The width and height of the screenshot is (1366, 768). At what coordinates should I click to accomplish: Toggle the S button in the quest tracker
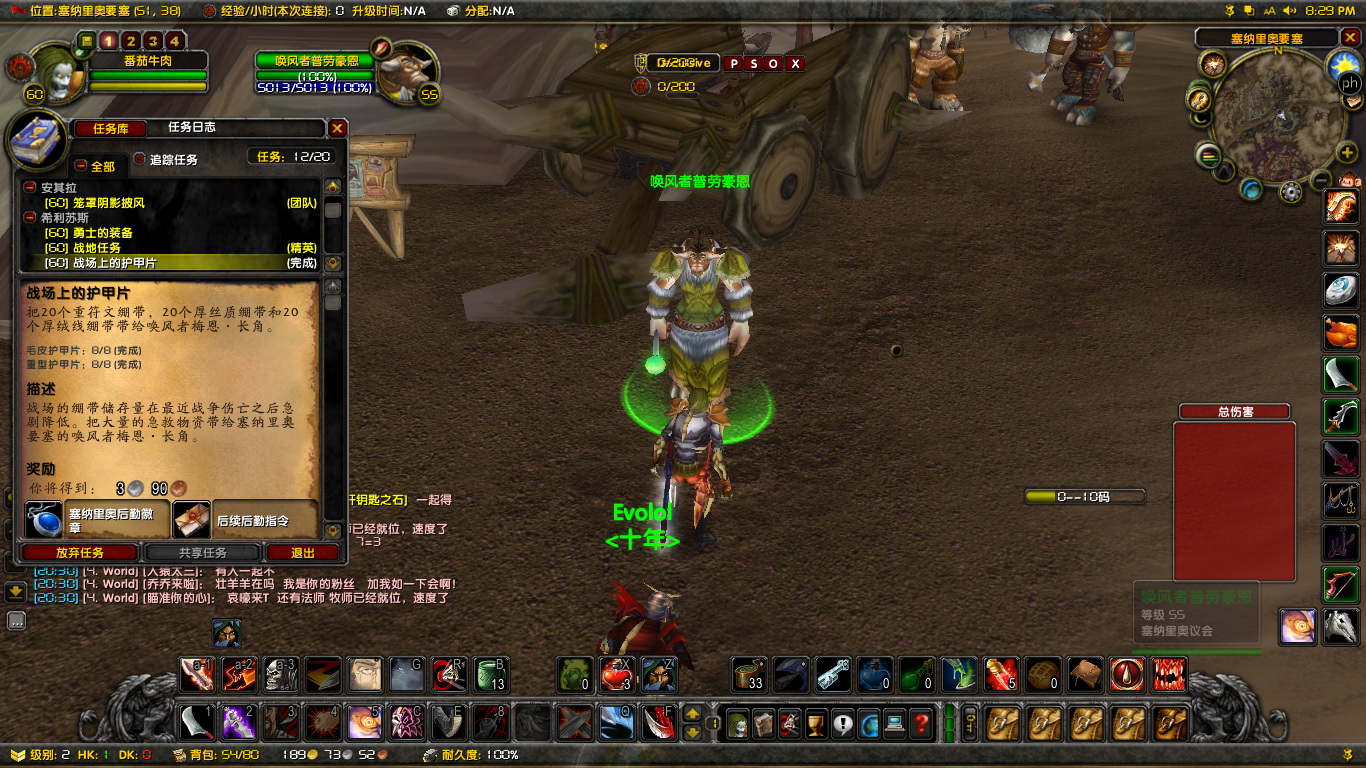click(755, 63)
